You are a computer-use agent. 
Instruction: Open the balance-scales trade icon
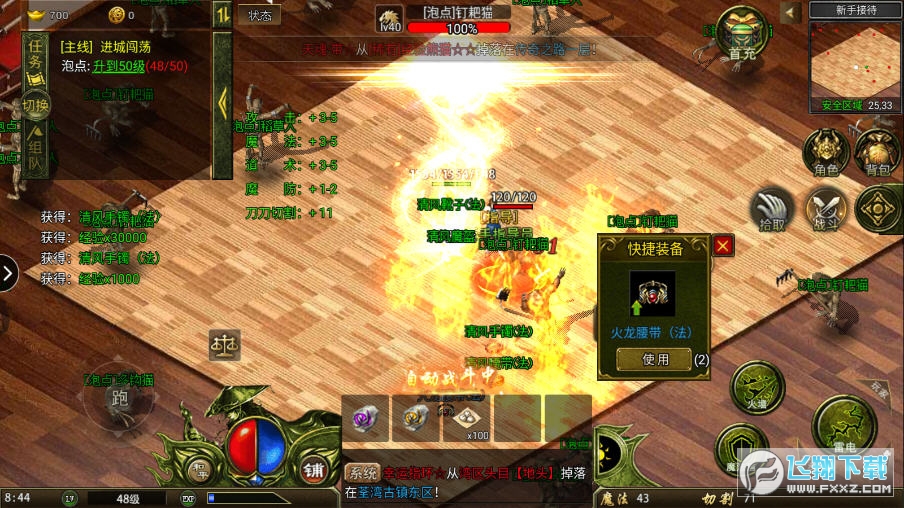pos(225,345)
